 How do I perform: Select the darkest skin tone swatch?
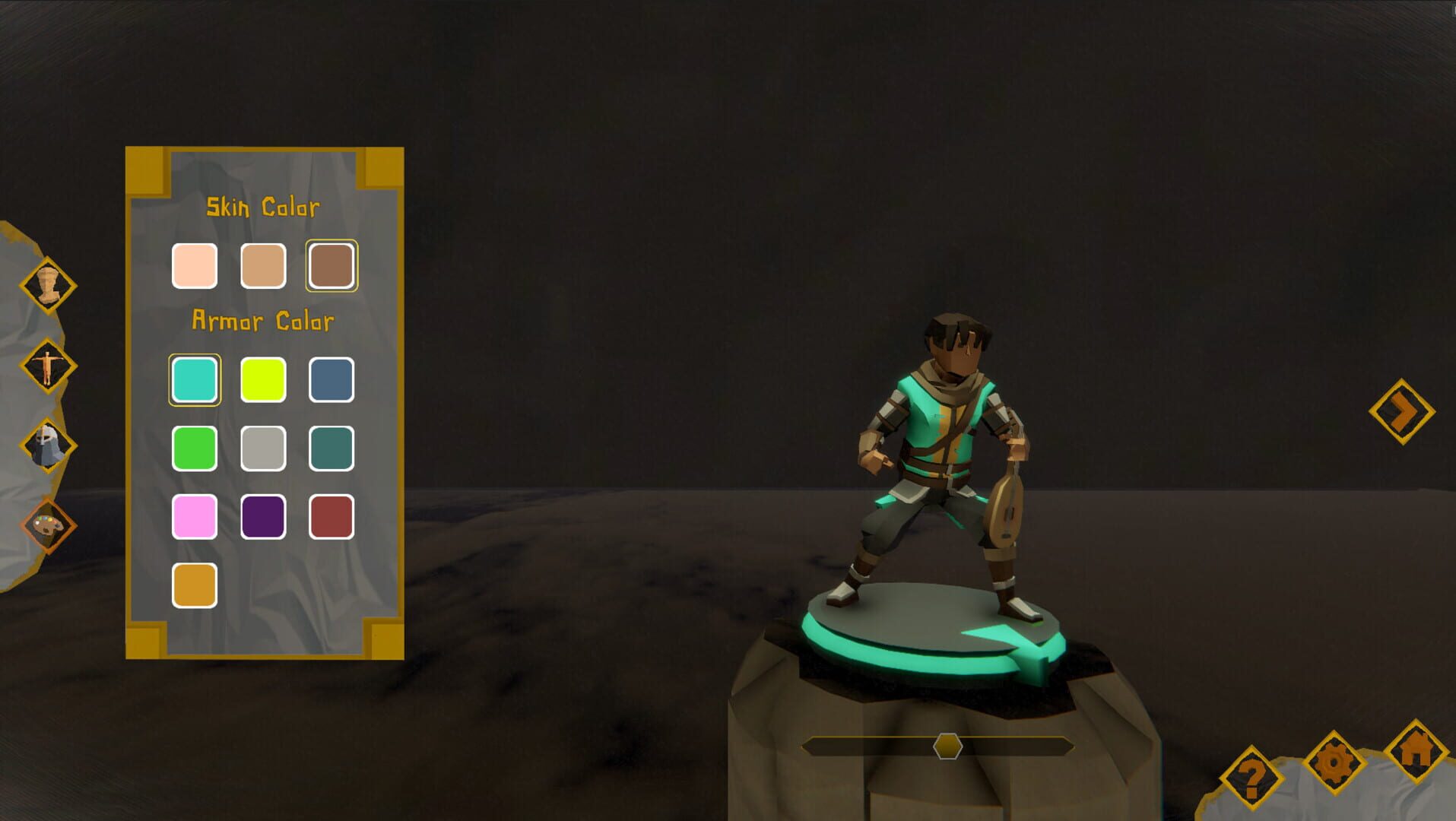331,266
